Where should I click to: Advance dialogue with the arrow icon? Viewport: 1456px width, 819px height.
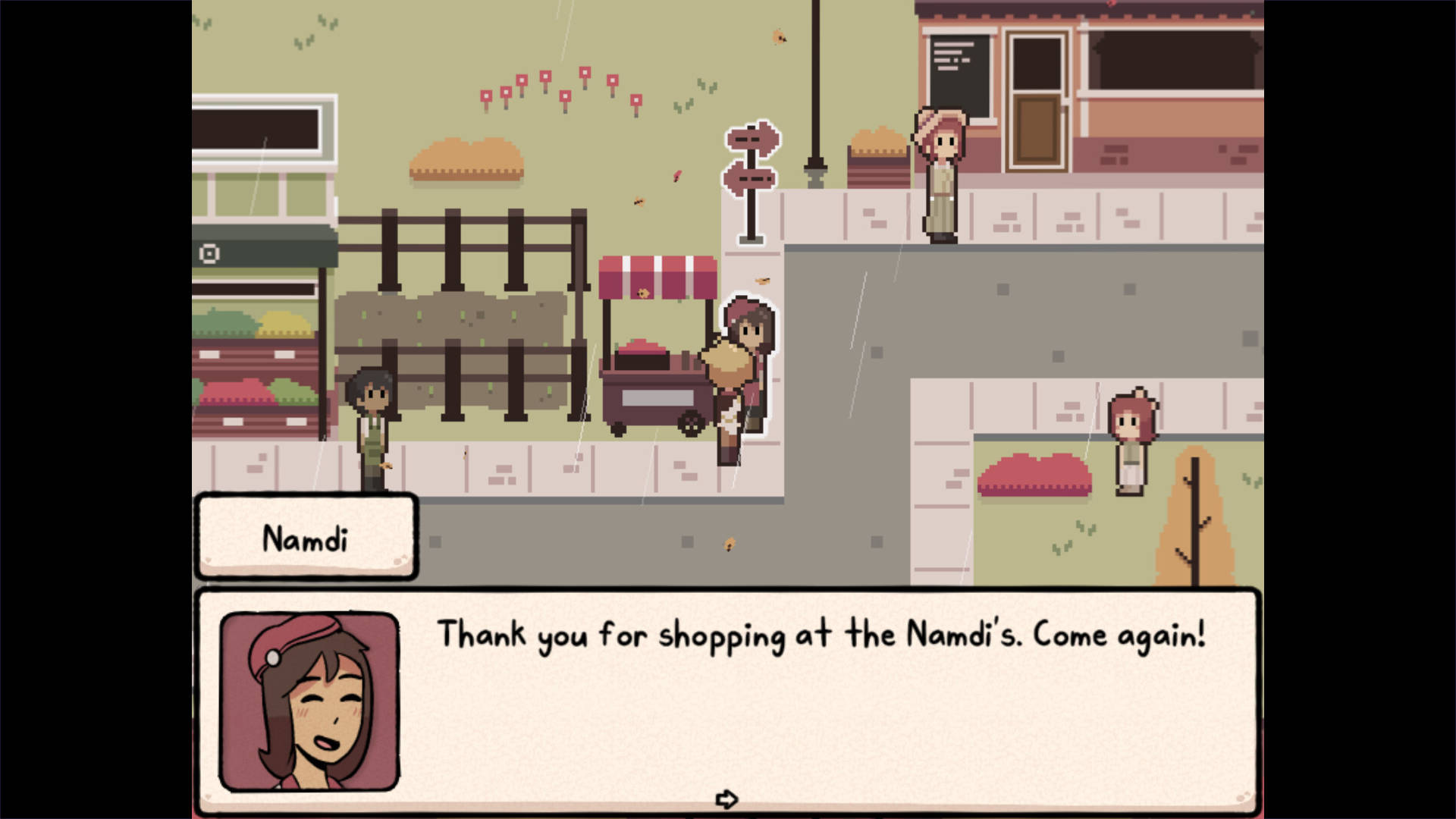click(726, 799)
